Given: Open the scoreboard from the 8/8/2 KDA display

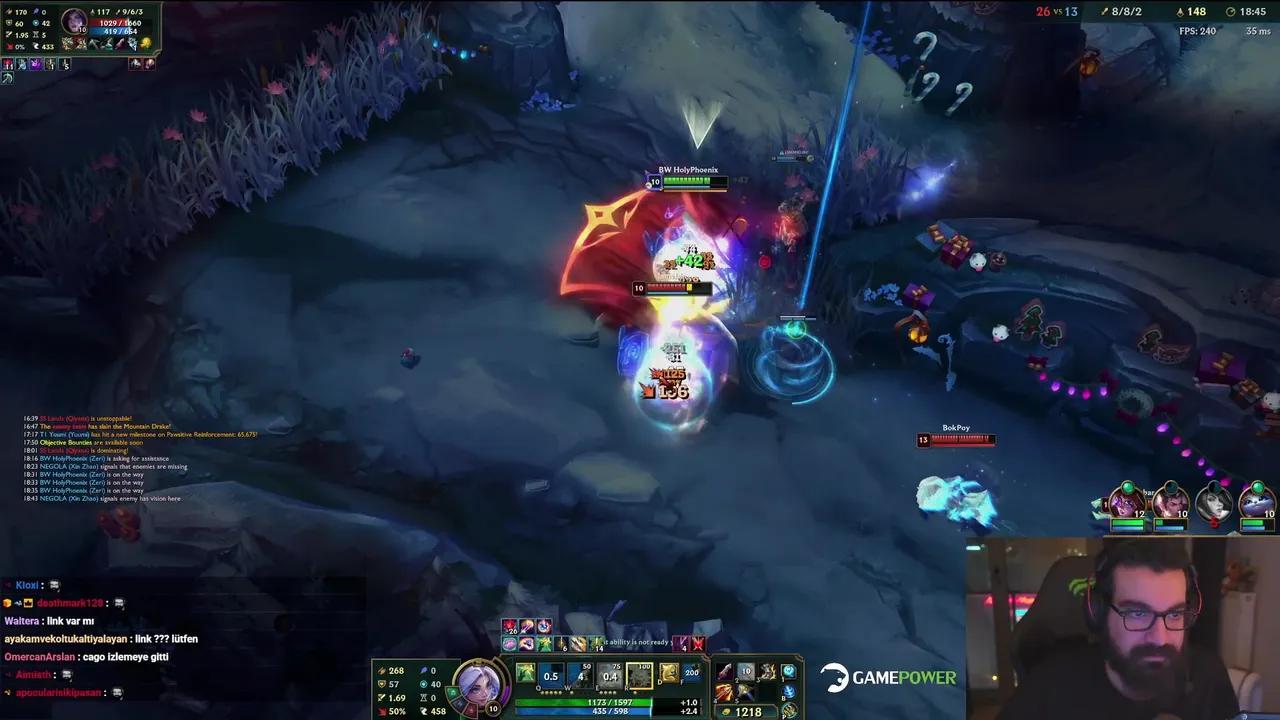Looking at the screenshot, I should pos(1126,12).
